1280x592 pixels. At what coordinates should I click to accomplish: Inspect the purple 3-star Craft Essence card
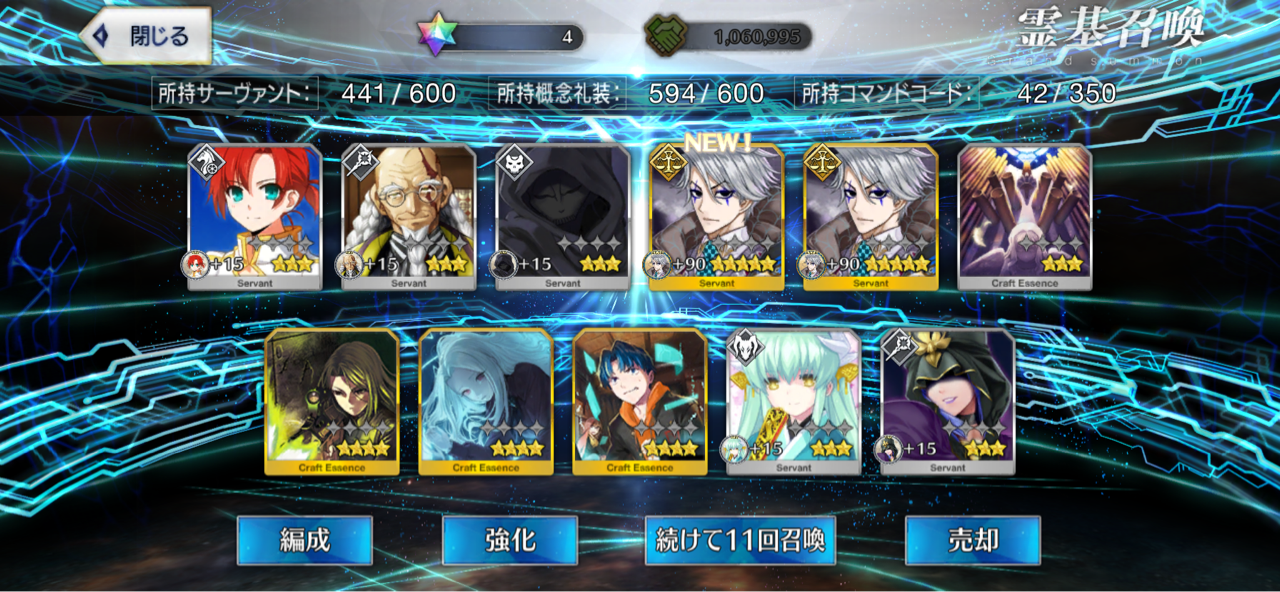(1024, 217)
